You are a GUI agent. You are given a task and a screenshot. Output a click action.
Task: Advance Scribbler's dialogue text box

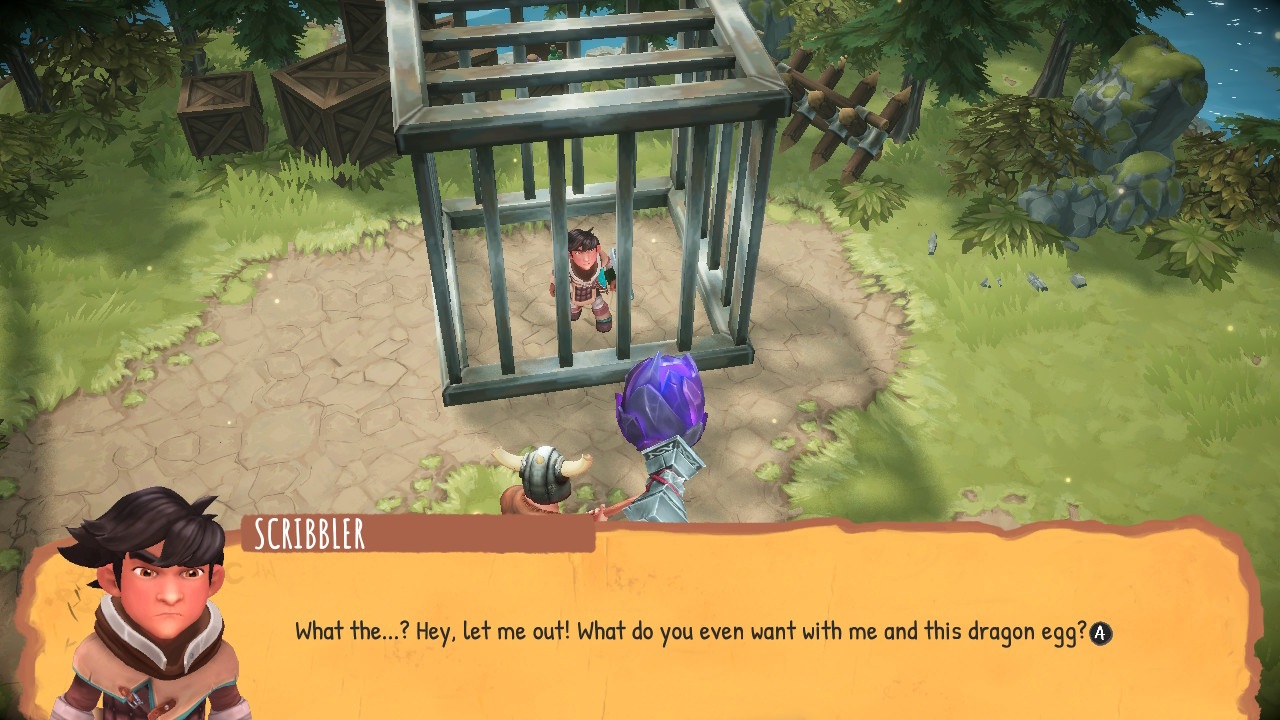1100,633
